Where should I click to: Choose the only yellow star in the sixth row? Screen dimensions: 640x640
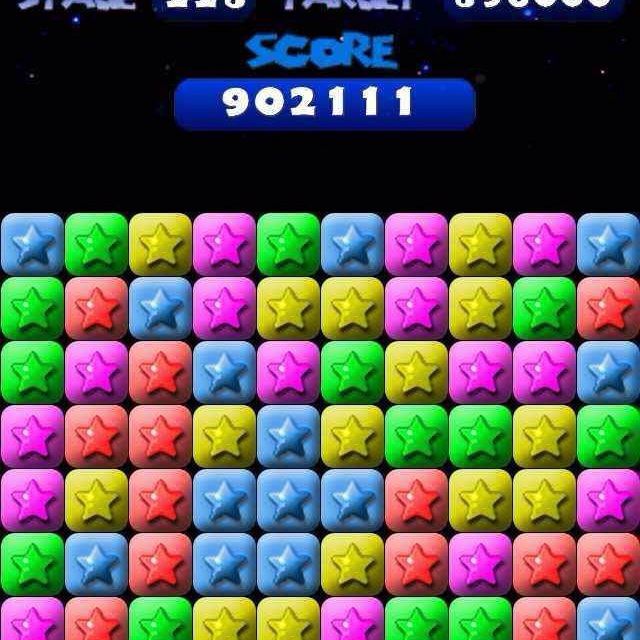(x=352, y=565)
